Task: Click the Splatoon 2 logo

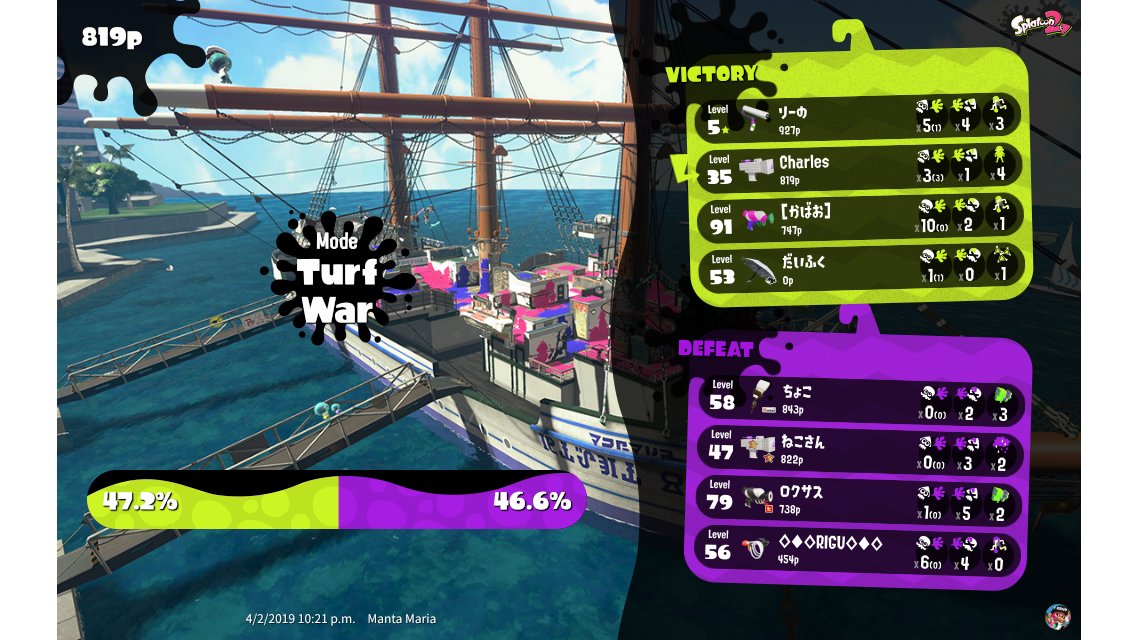Action: tap(1039, 25)
